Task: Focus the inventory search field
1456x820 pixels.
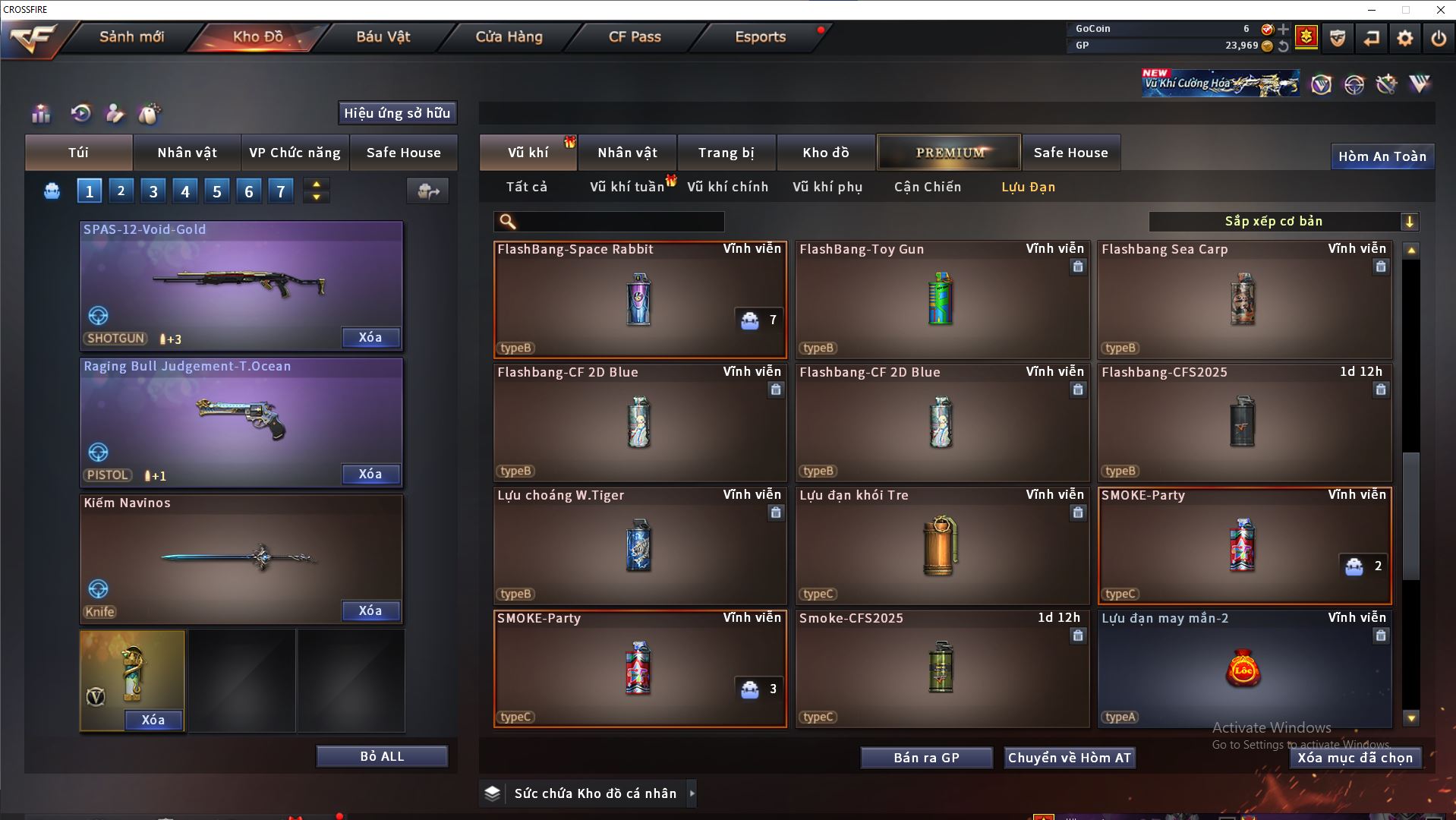Action: click(x=619, y=221)
